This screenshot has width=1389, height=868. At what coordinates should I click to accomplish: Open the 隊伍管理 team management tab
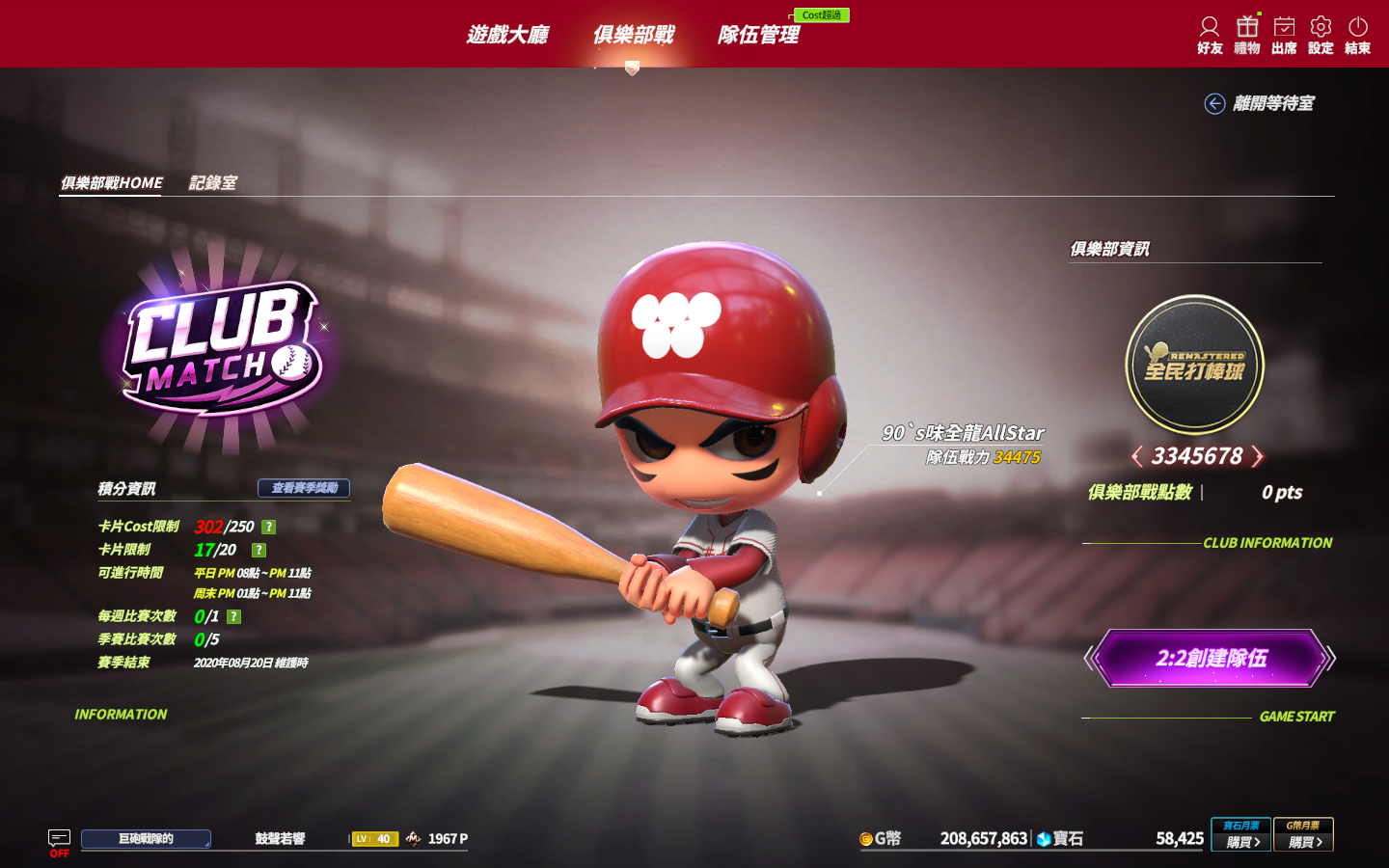758,35
